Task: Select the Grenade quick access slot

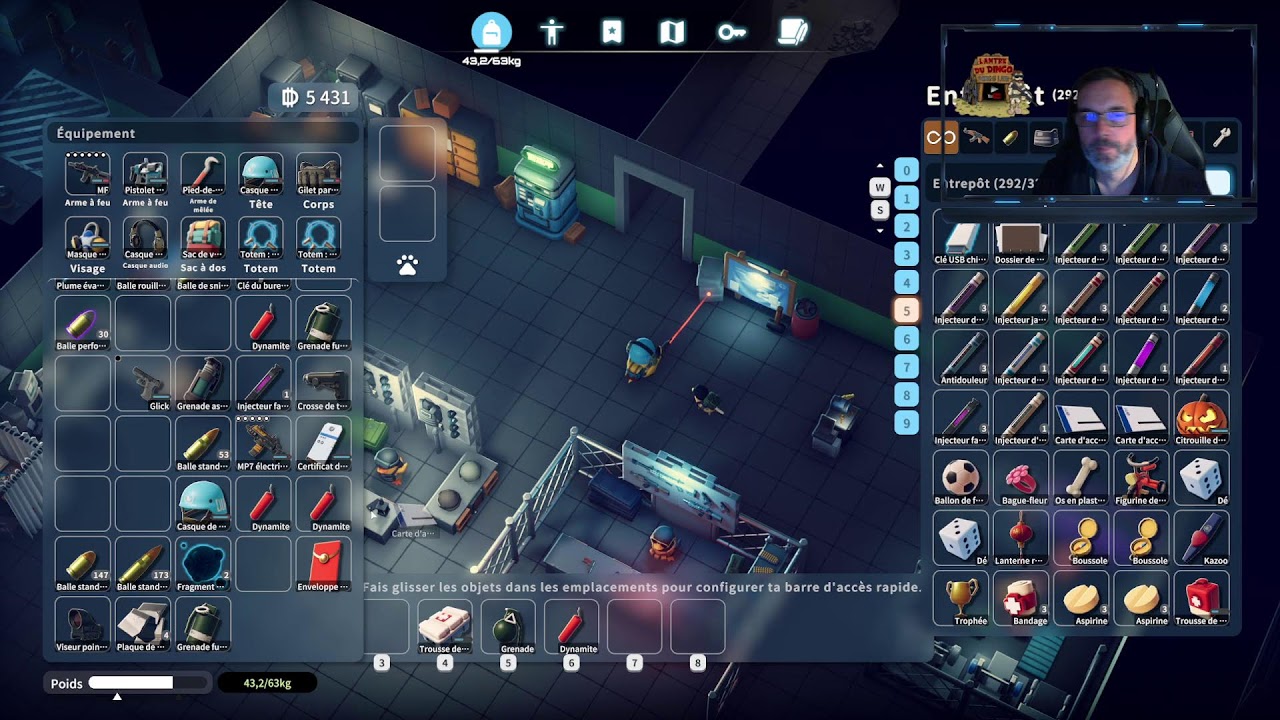Action: [x=508, y=626]
